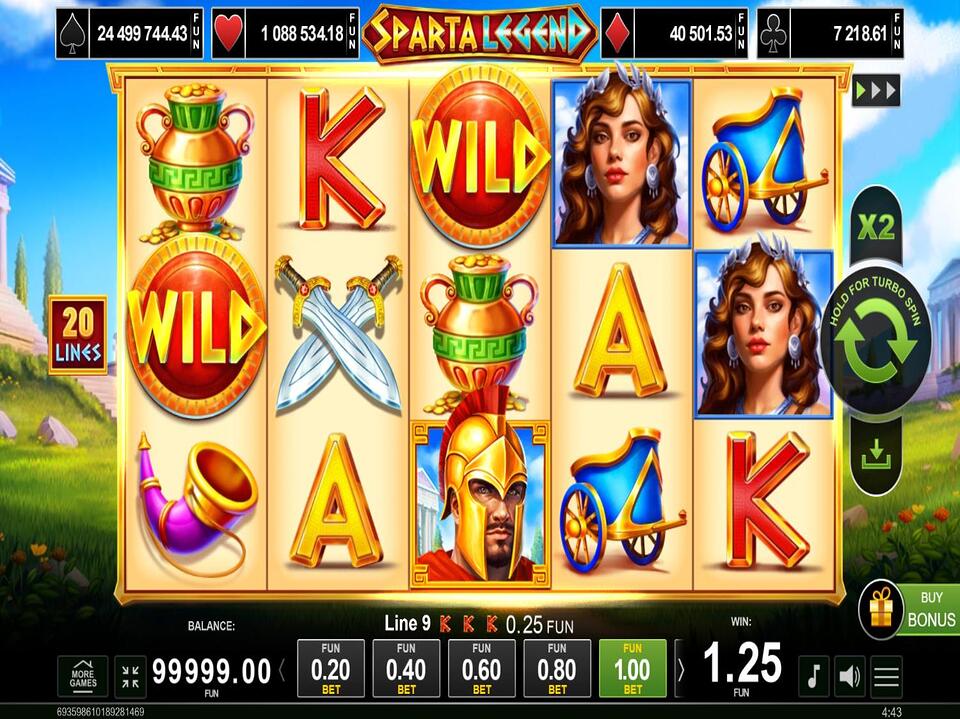The image size is (960, 719).
Task: Choose the 0.40 bet
Action: [x=406, y=668]
